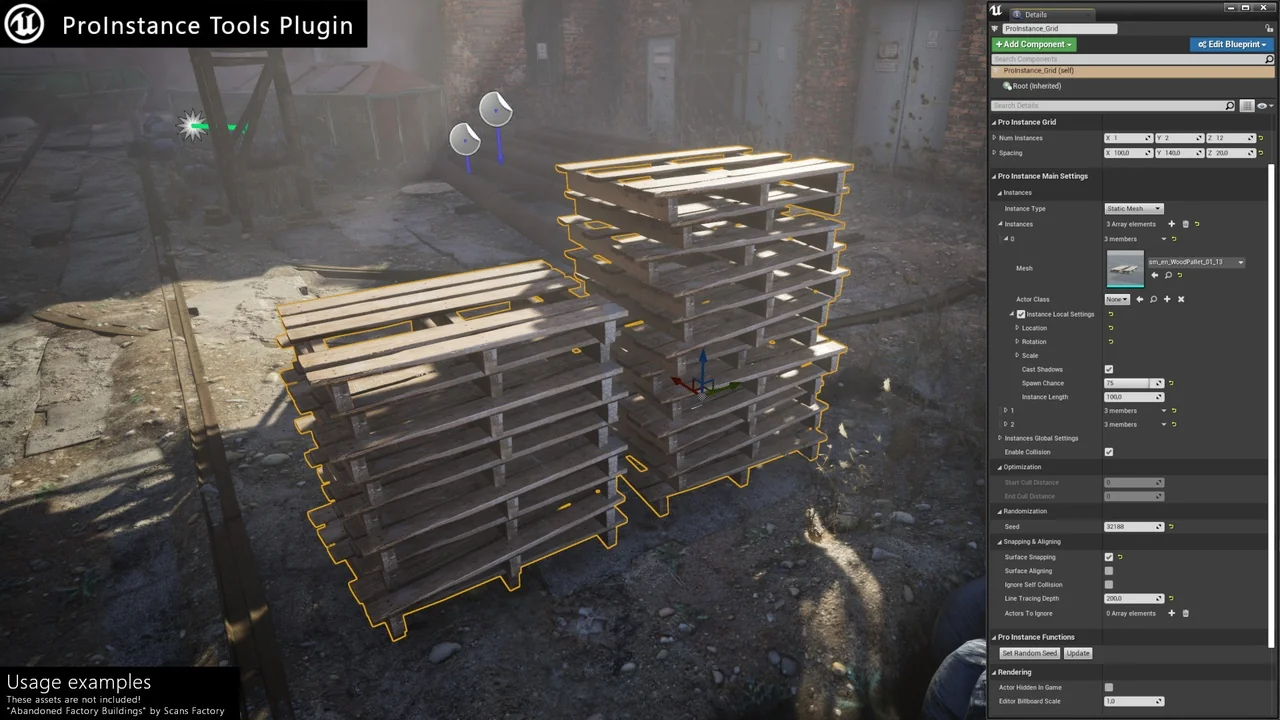Enable the Surface Aligning checkbox
The width and height of the screenshot is (1280, 720).
[x=1108, y=570]
